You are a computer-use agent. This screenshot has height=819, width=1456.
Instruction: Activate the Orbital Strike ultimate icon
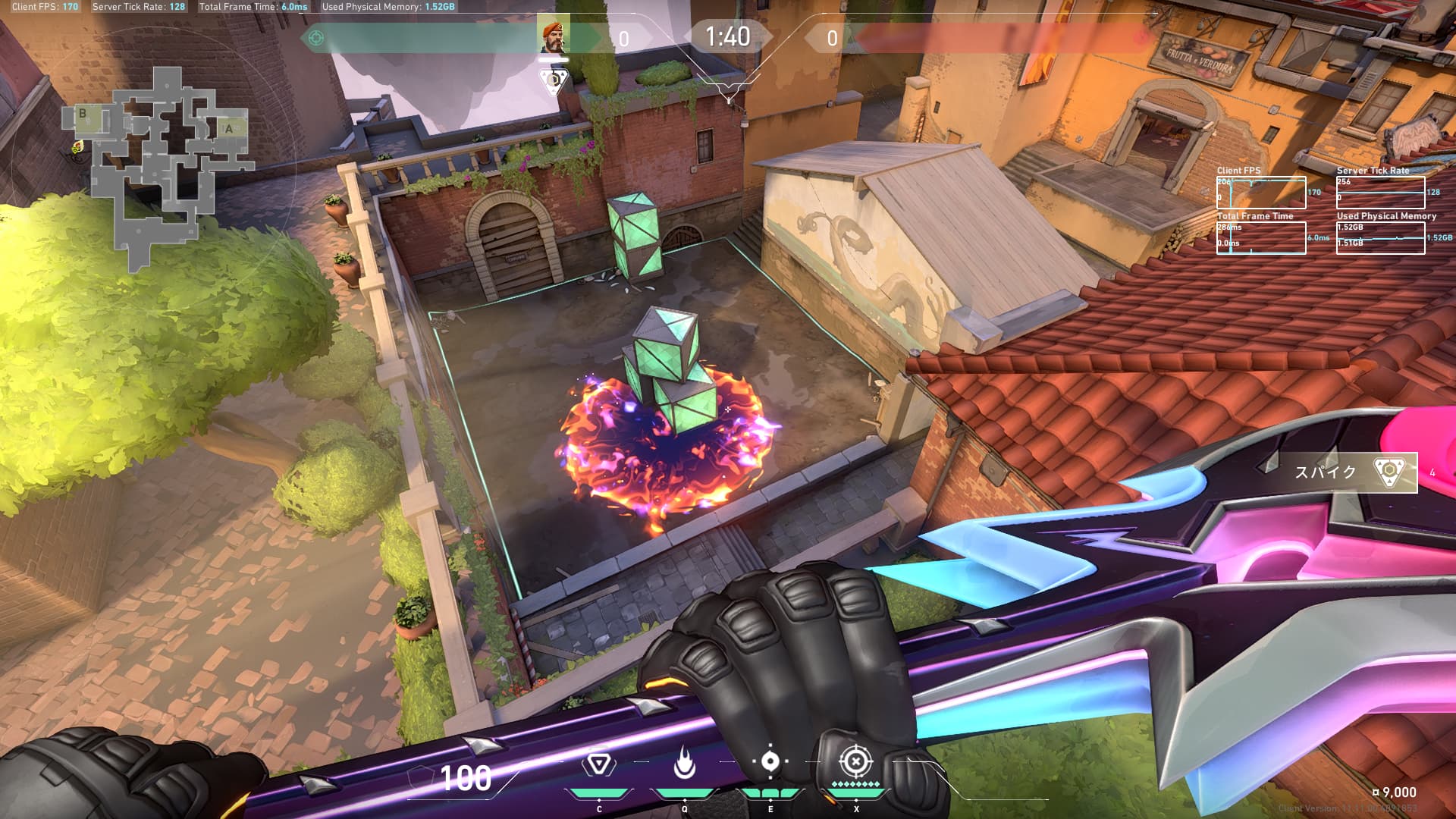point(855,761)
